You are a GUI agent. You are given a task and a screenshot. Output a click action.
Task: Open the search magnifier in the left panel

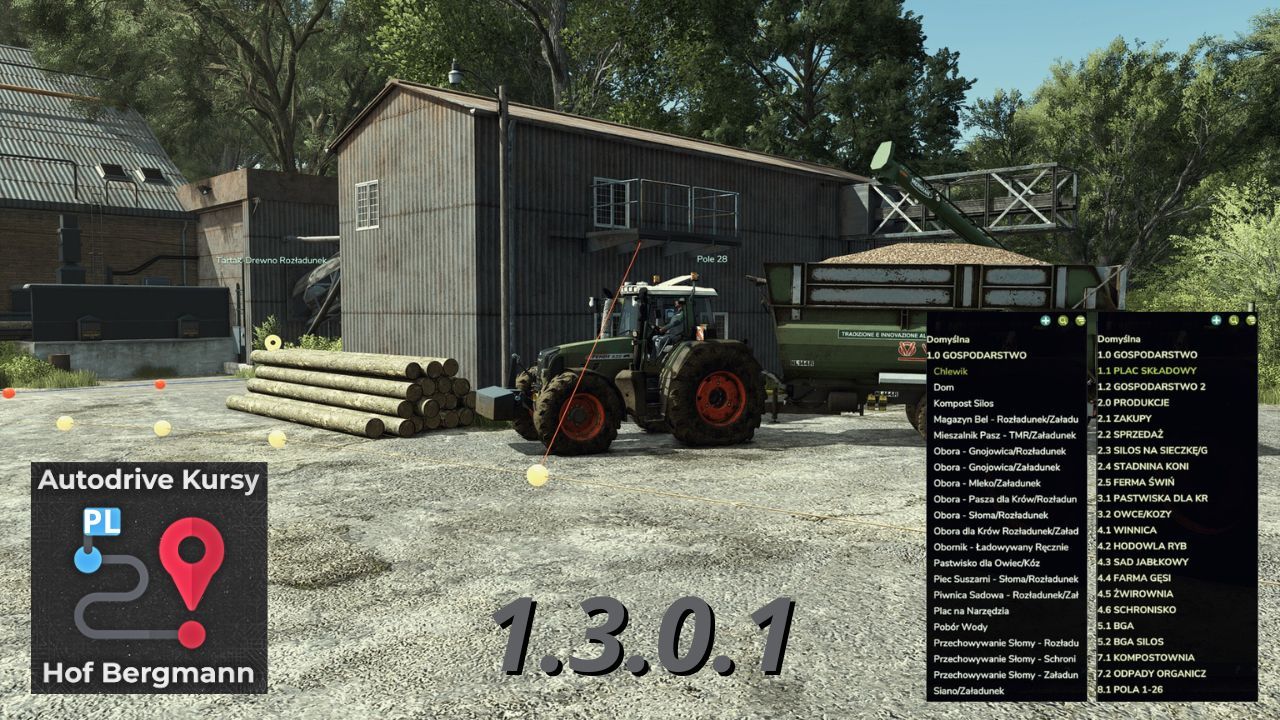(x=1063, y=321)
